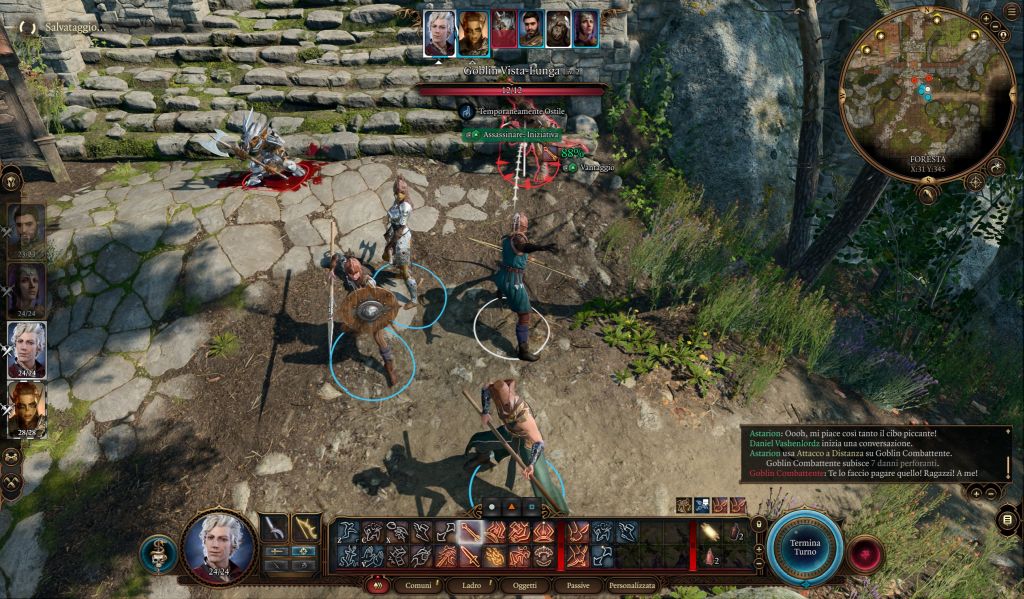Toggle the hotbar lock padlock
The image size is (1024, 599).
click(758, 524)
